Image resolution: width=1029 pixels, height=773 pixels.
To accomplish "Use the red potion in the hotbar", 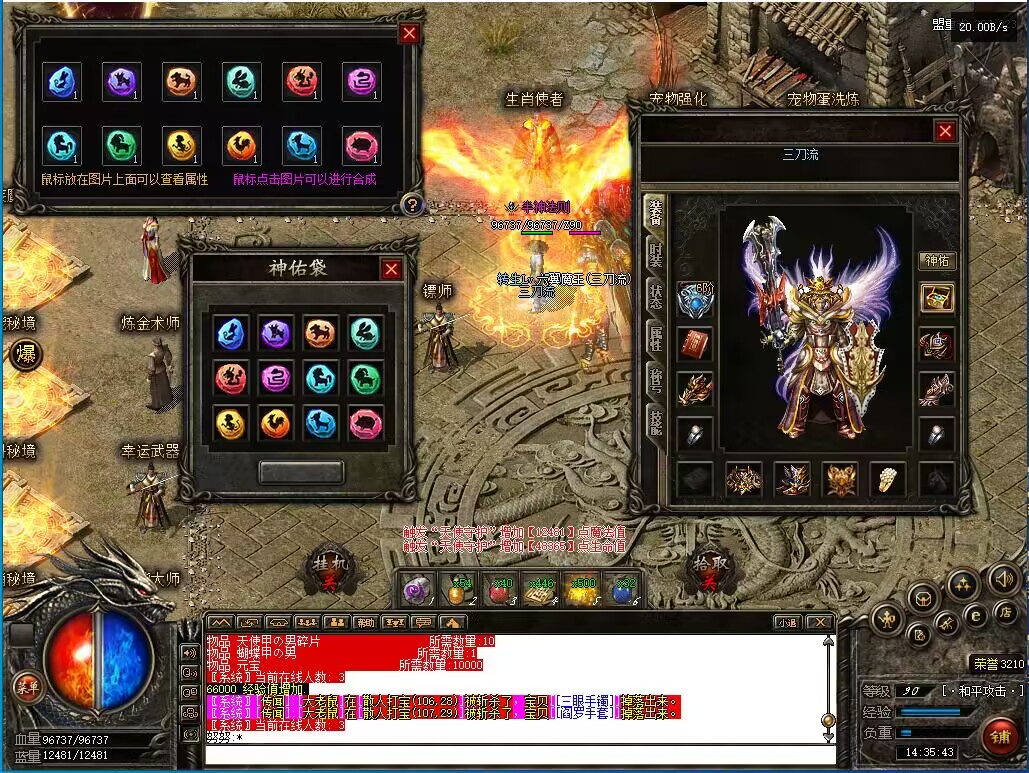I will tap(497, 592).
